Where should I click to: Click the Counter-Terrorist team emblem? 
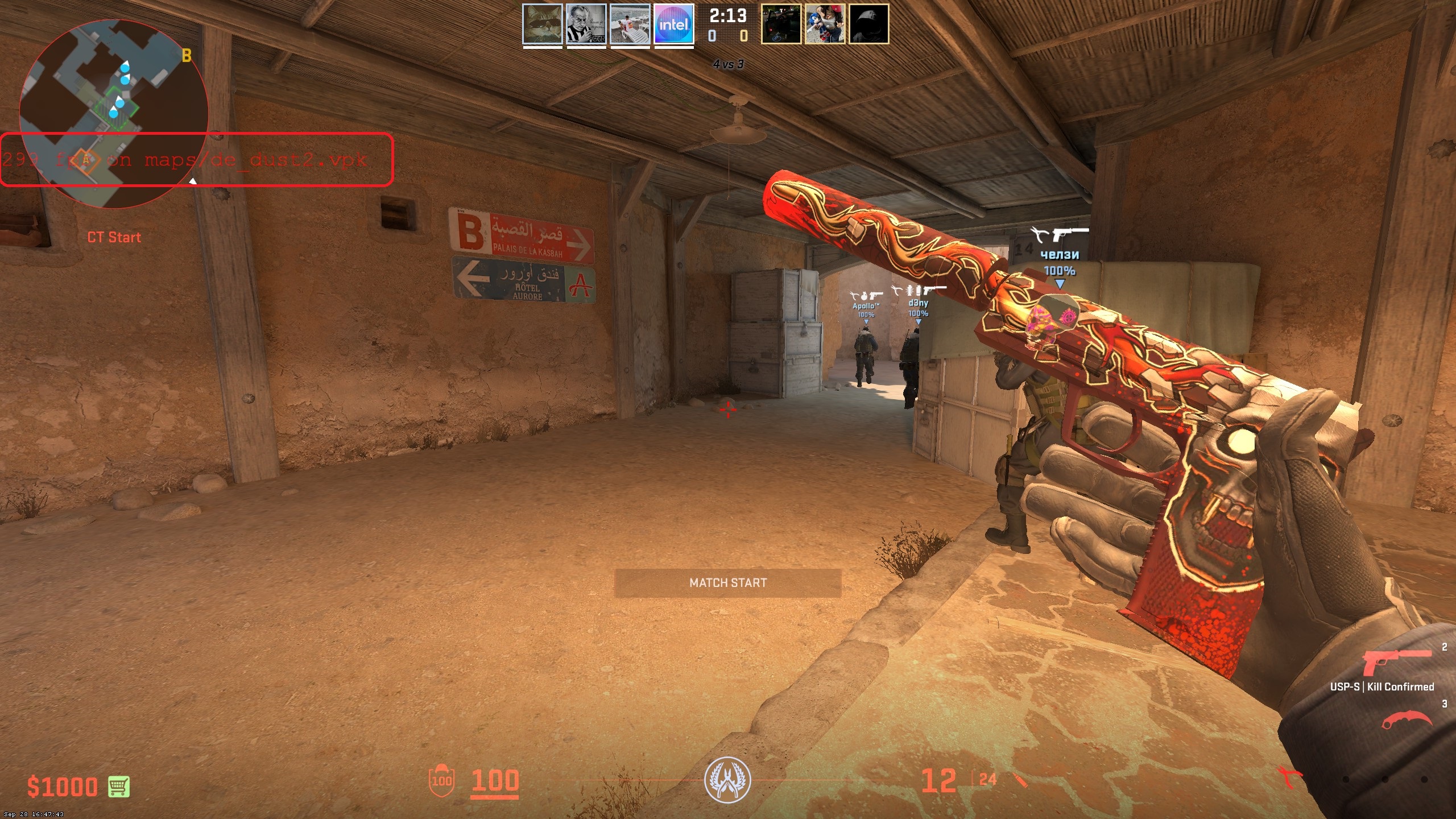[727, 780]
